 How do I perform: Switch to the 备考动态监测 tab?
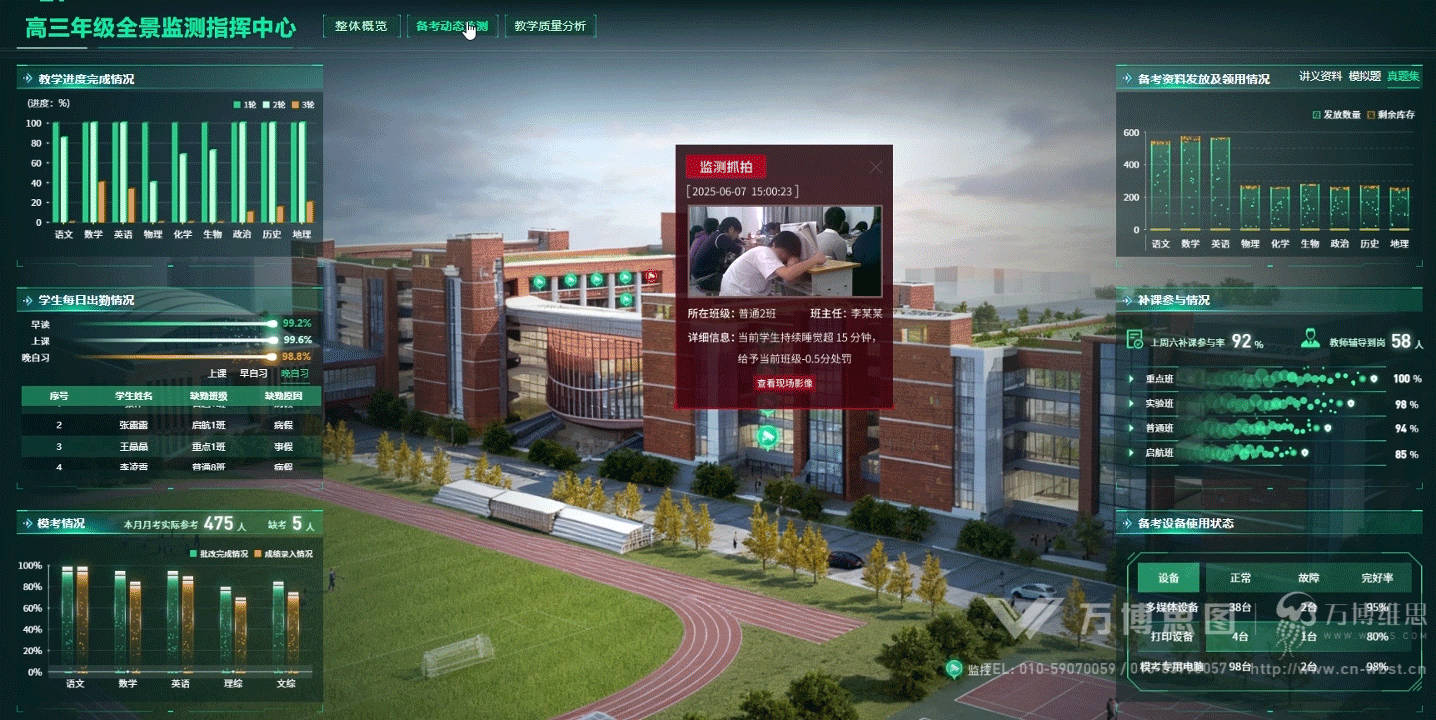(x=452, y=27)
